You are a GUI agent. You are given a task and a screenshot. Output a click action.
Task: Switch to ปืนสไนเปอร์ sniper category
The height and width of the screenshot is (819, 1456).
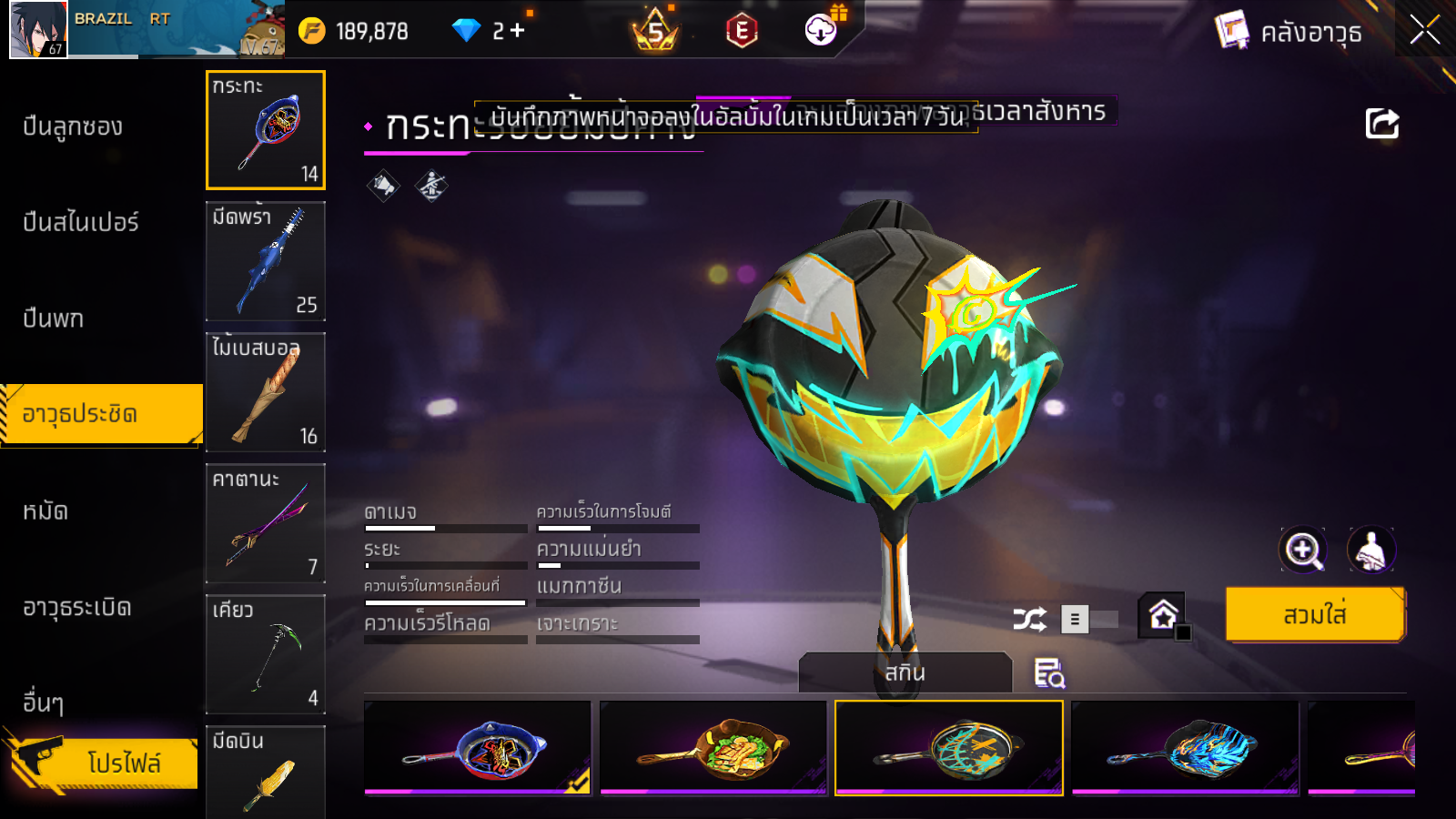tap(81, 223)
